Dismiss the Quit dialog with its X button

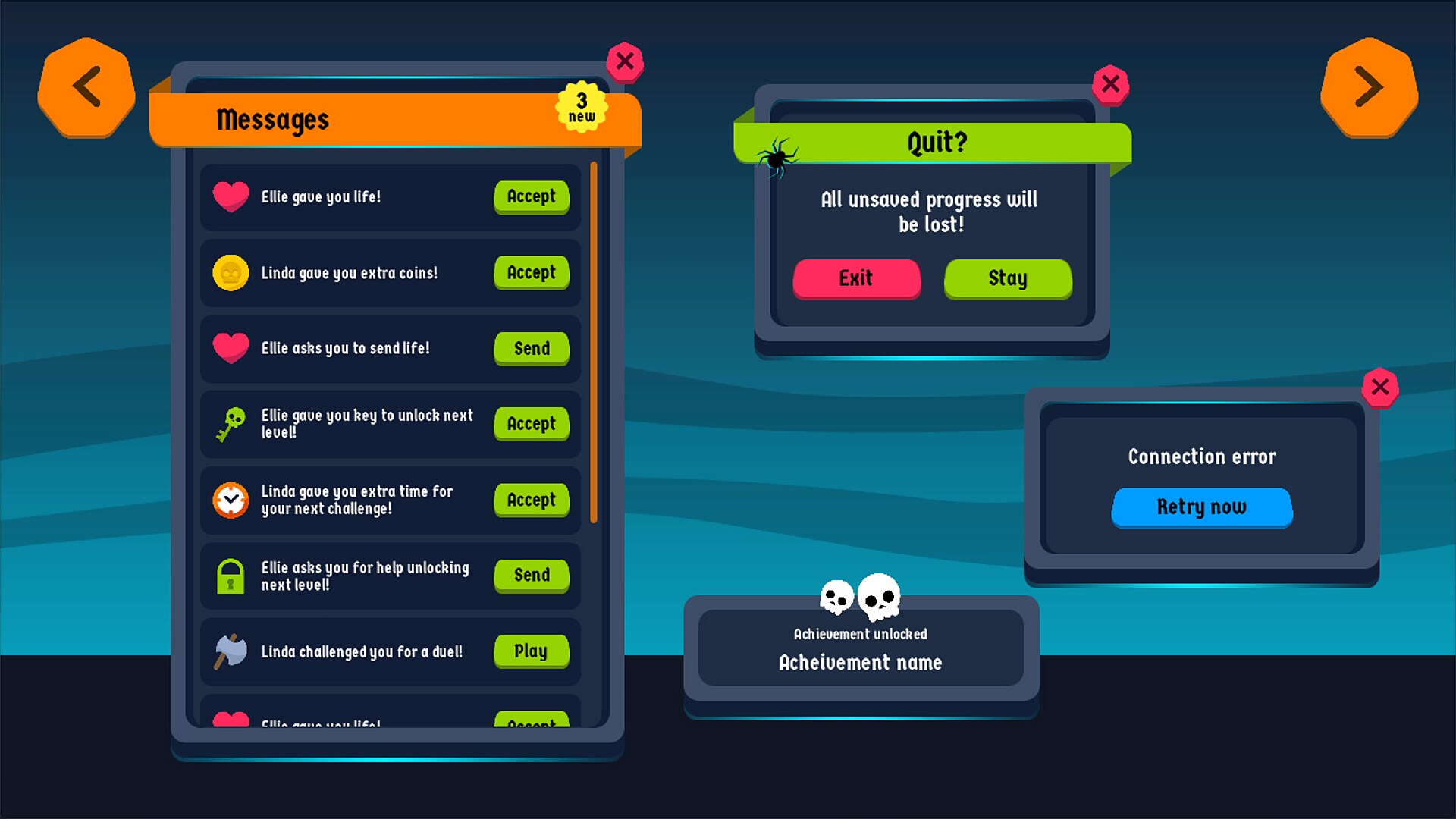(1110, 84)
